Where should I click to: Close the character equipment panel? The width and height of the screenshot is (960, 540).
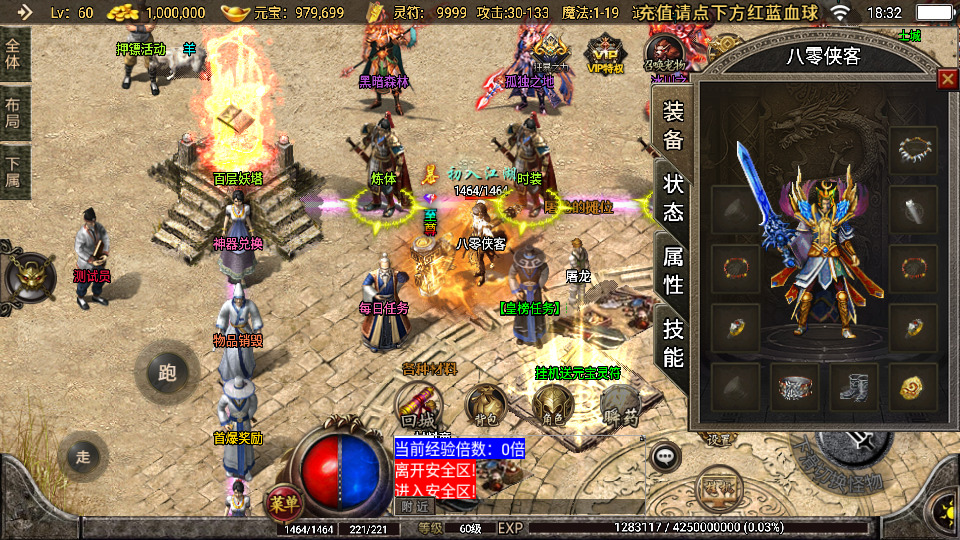(946, 79)
